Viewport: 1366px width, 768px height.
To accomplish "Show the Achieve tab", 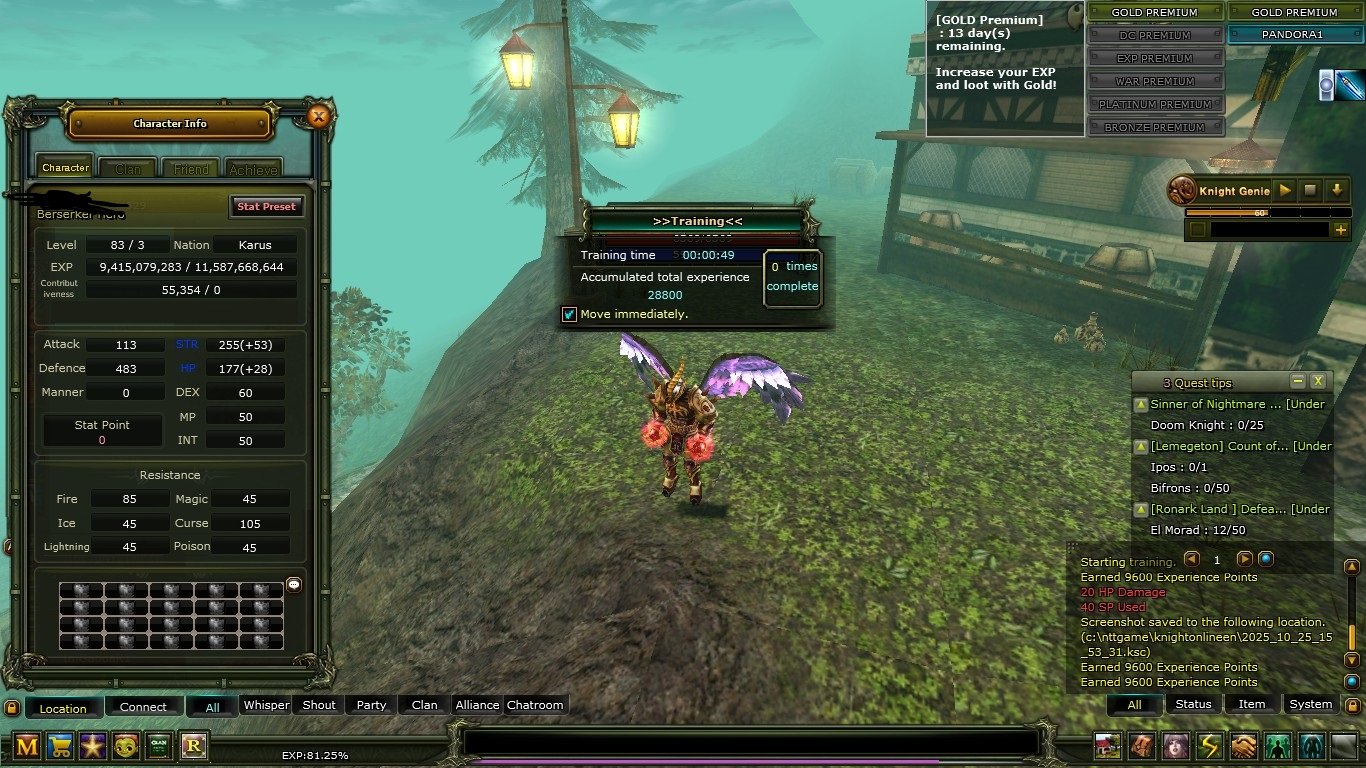I will pyautogui.click(x=252, y=169).
